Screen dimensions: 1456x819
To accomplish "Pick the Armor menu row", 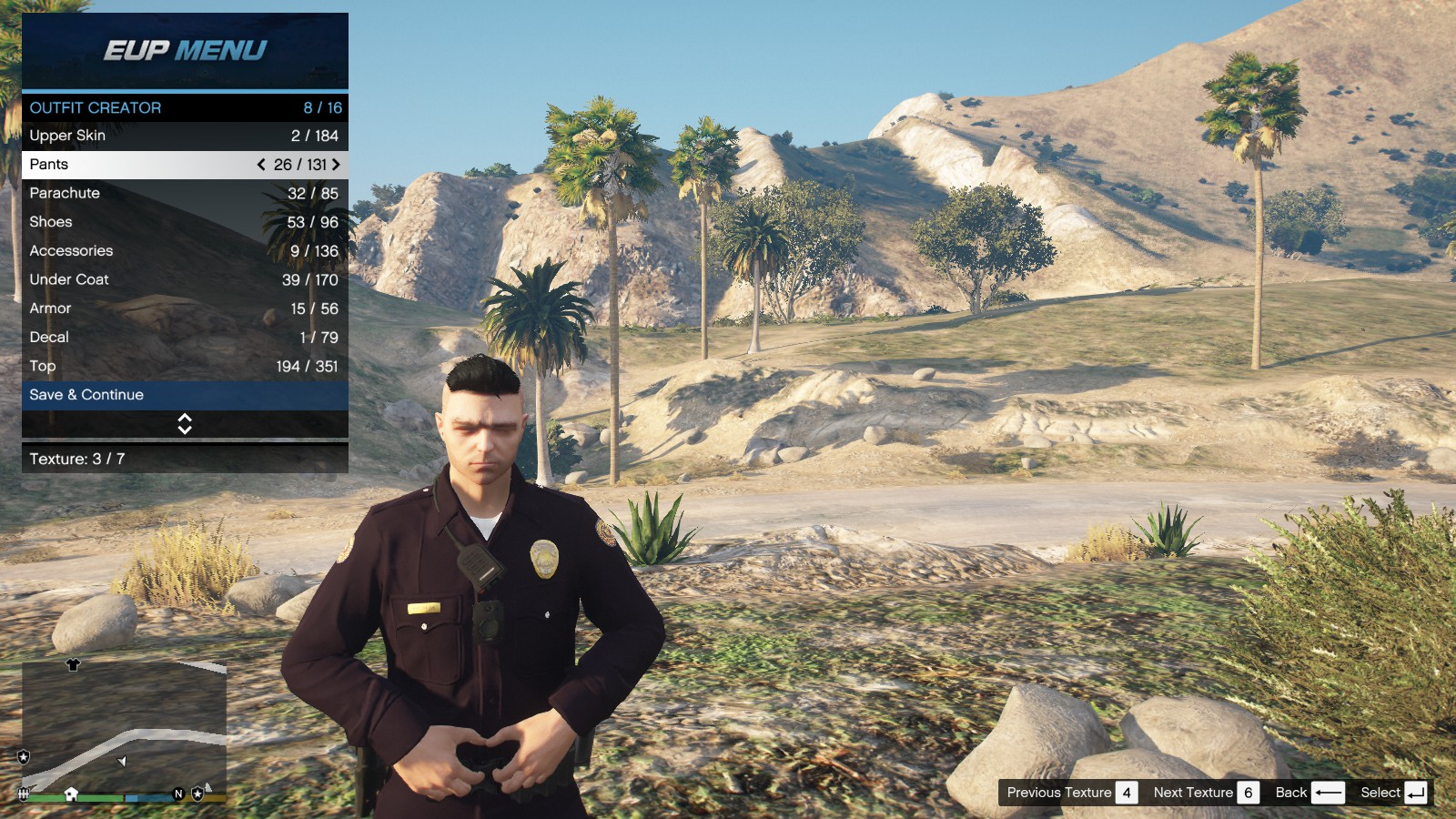I will coord(185,308).
